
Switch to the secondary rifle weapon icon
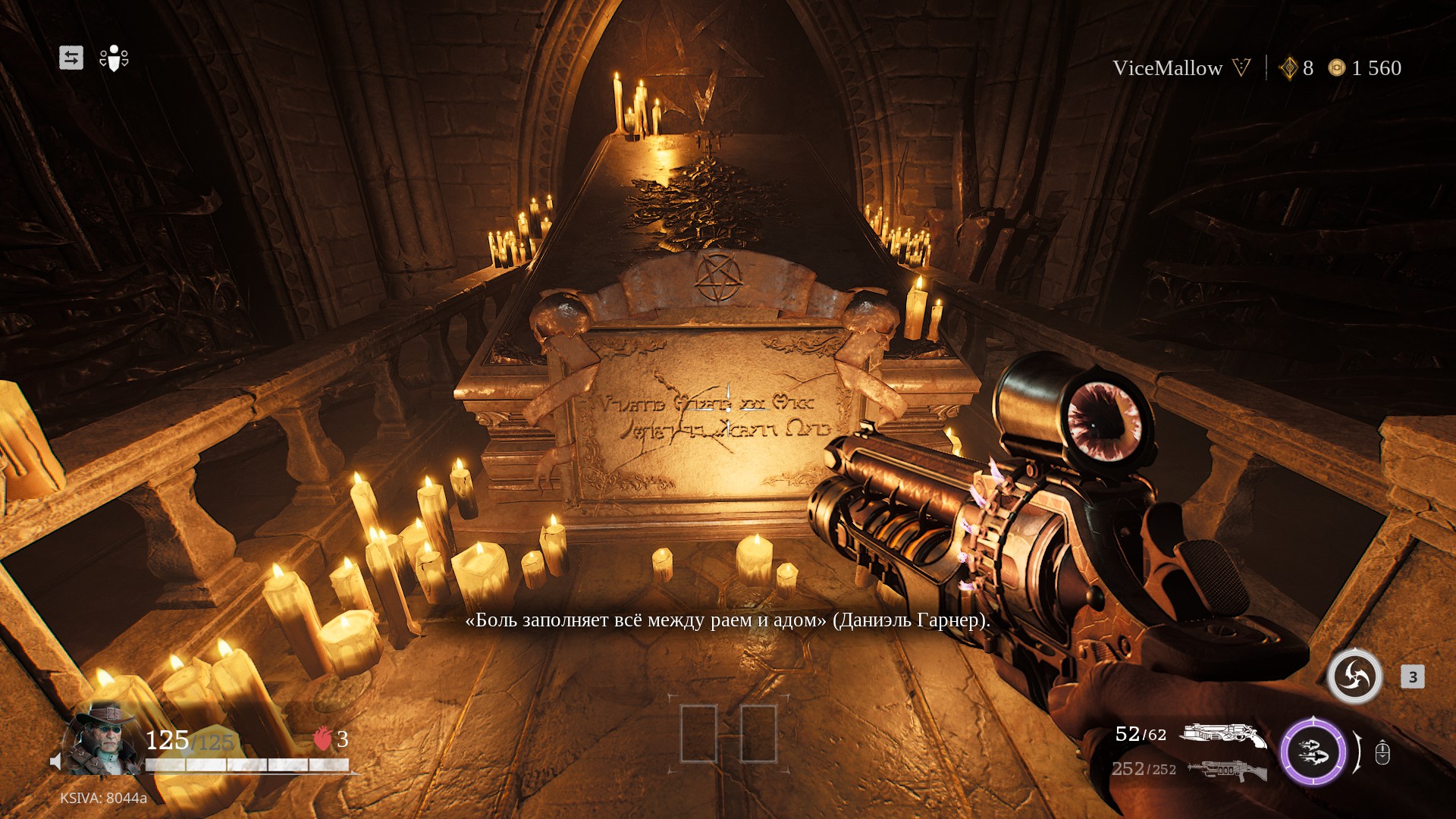(1227, 770)
